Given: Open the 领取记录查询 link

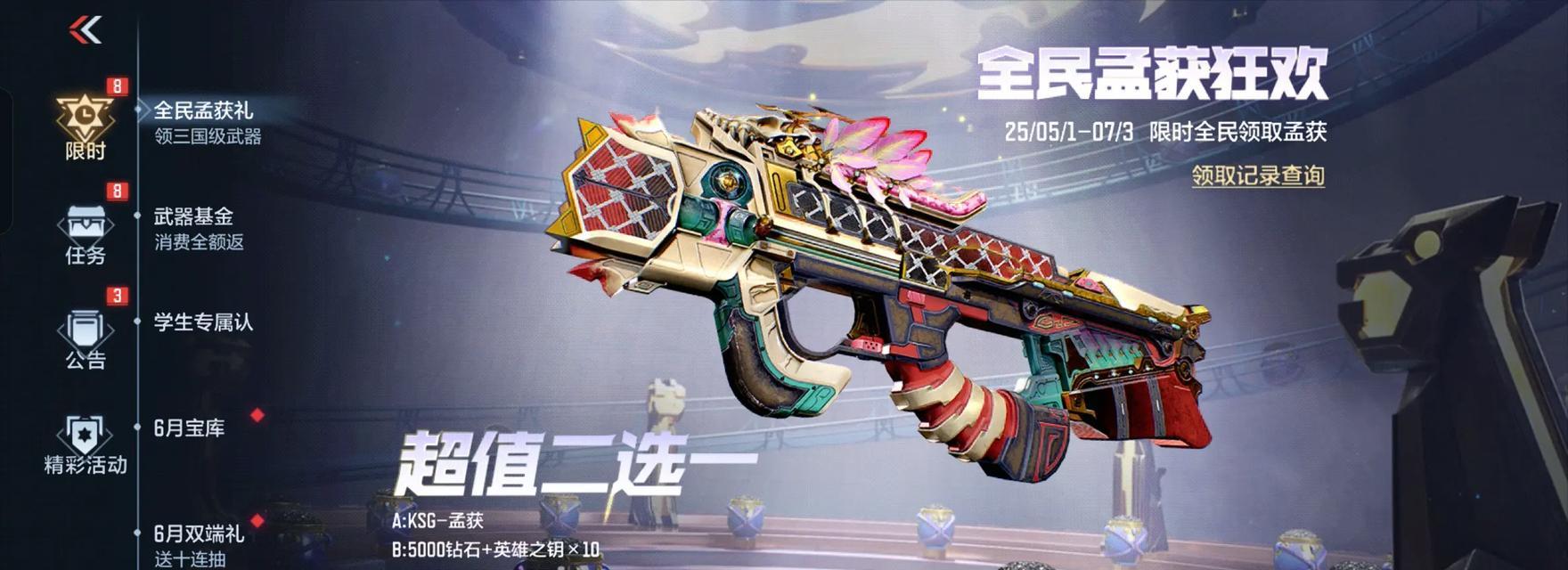Looking at the screenshot, I should (1258, 176).
